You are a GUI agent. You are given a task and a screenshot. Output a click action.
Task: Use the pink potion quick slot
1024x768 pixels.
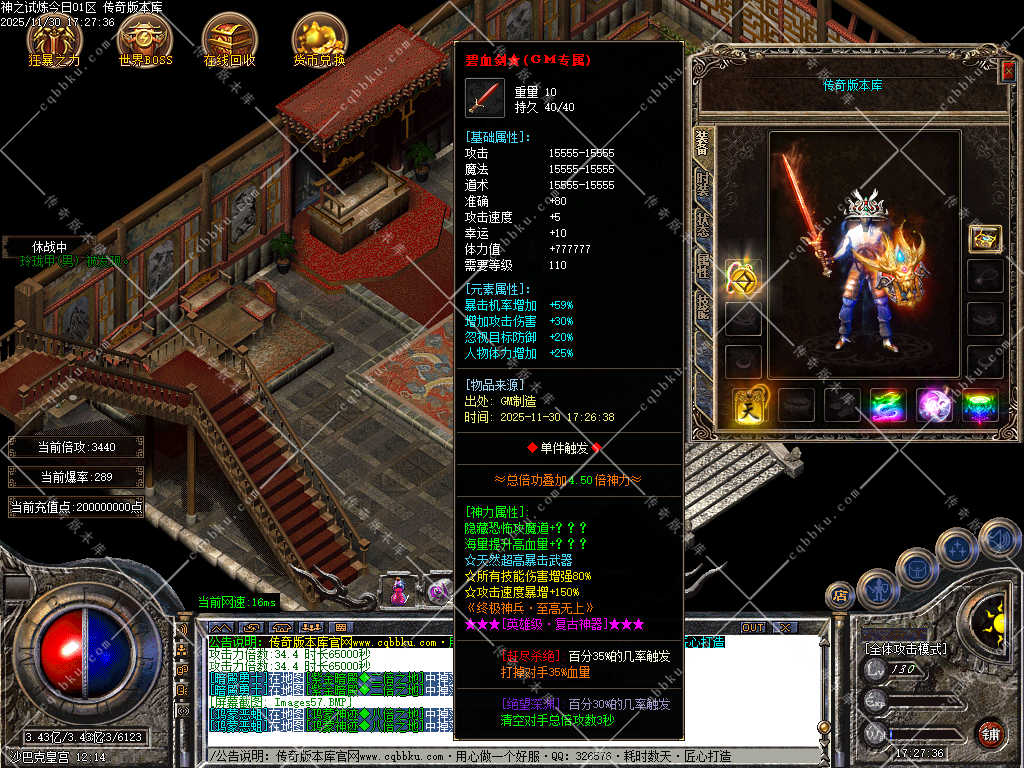point(398,590)
